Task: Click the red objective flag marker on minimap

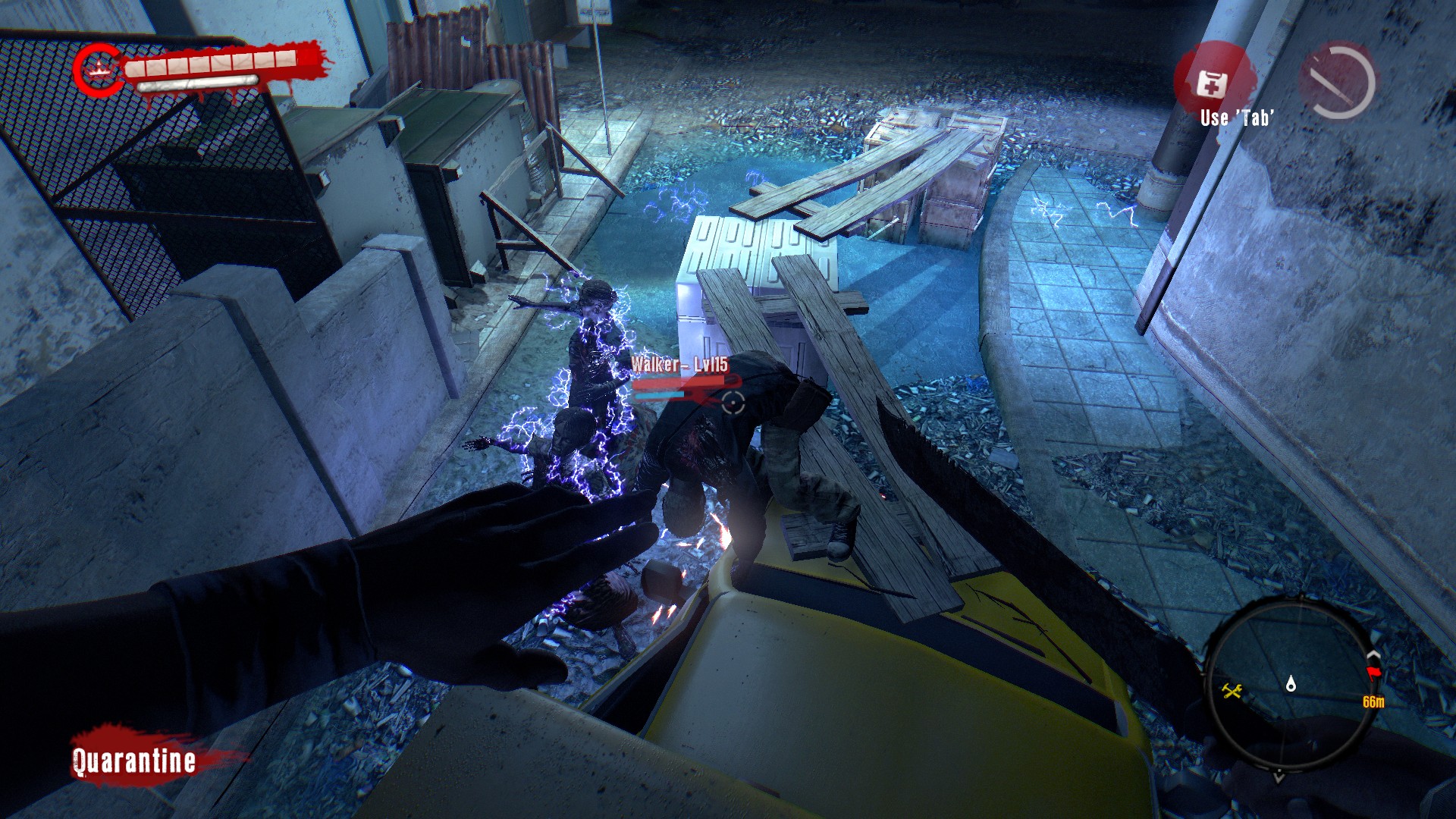Action: click(x=1373, y=673)
